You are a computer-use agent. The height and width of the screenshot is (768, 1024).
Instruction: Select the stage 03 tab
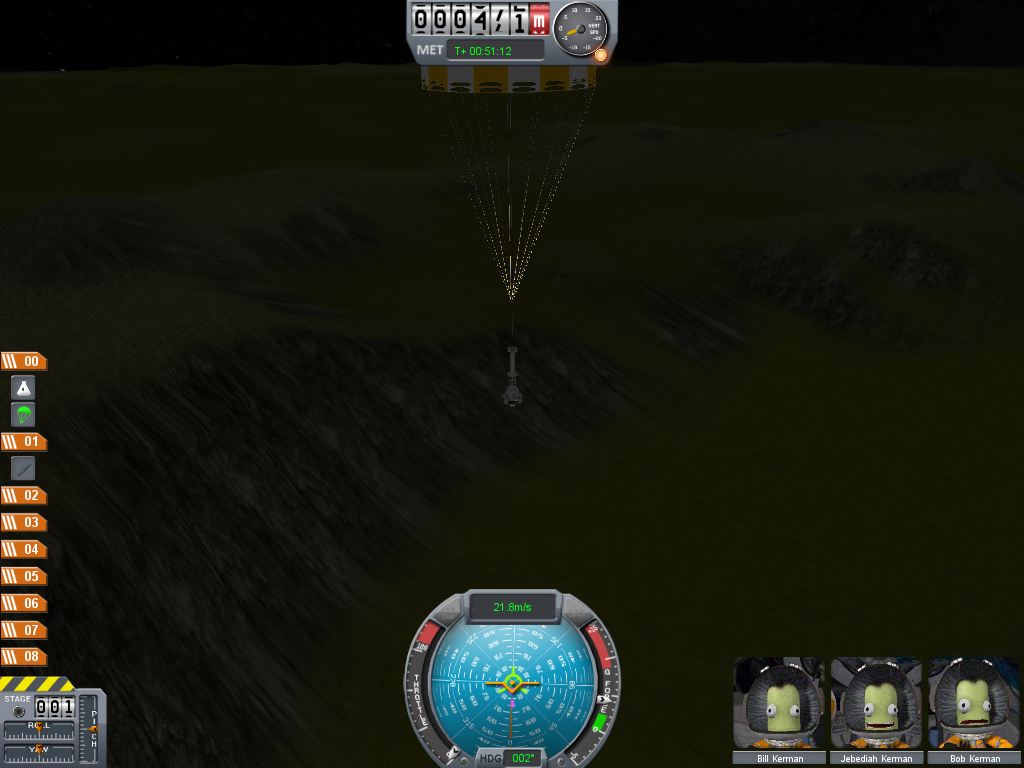(x=24, y=522)
